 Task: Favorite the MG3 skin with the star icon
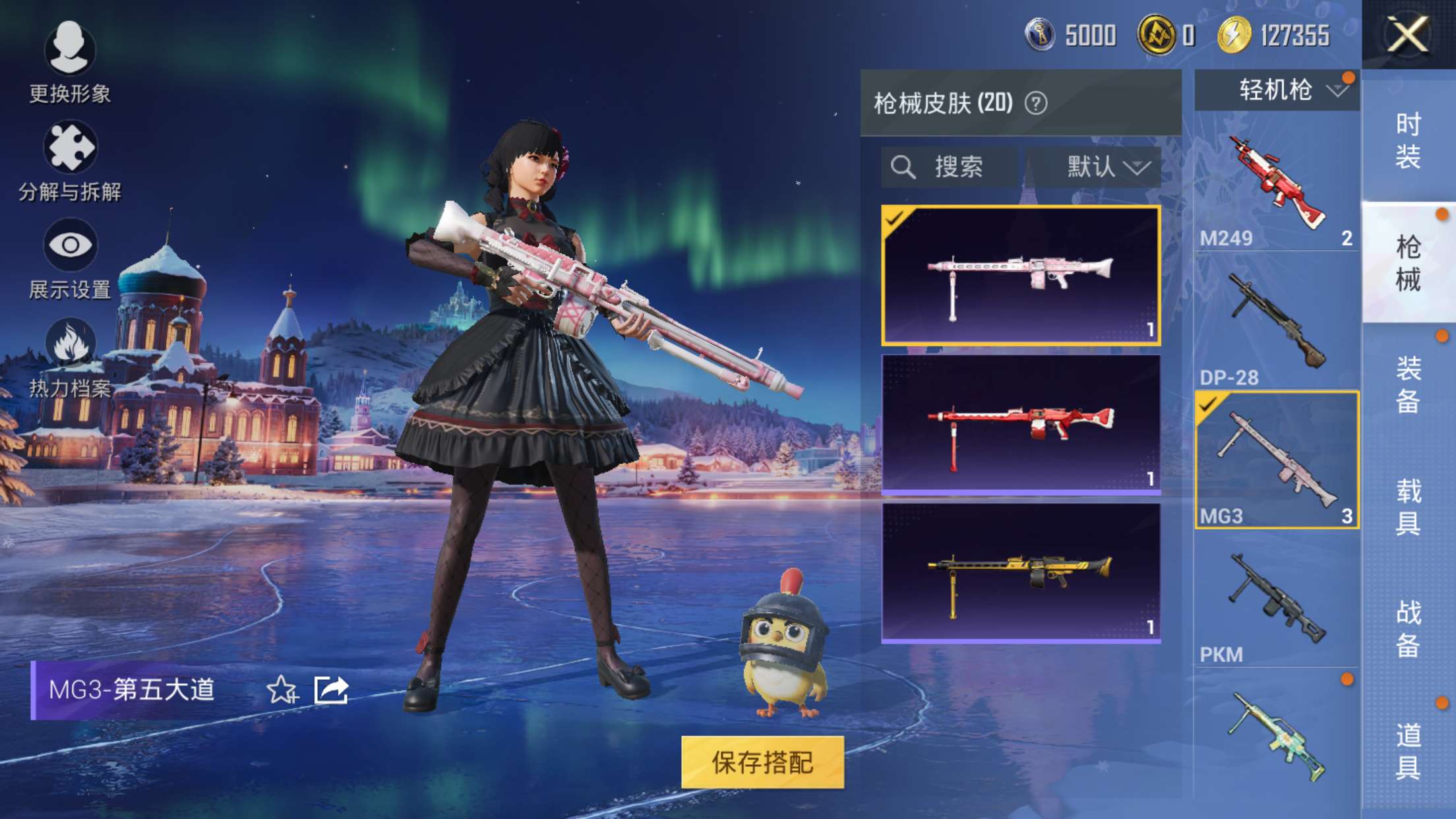pos(282,690)
